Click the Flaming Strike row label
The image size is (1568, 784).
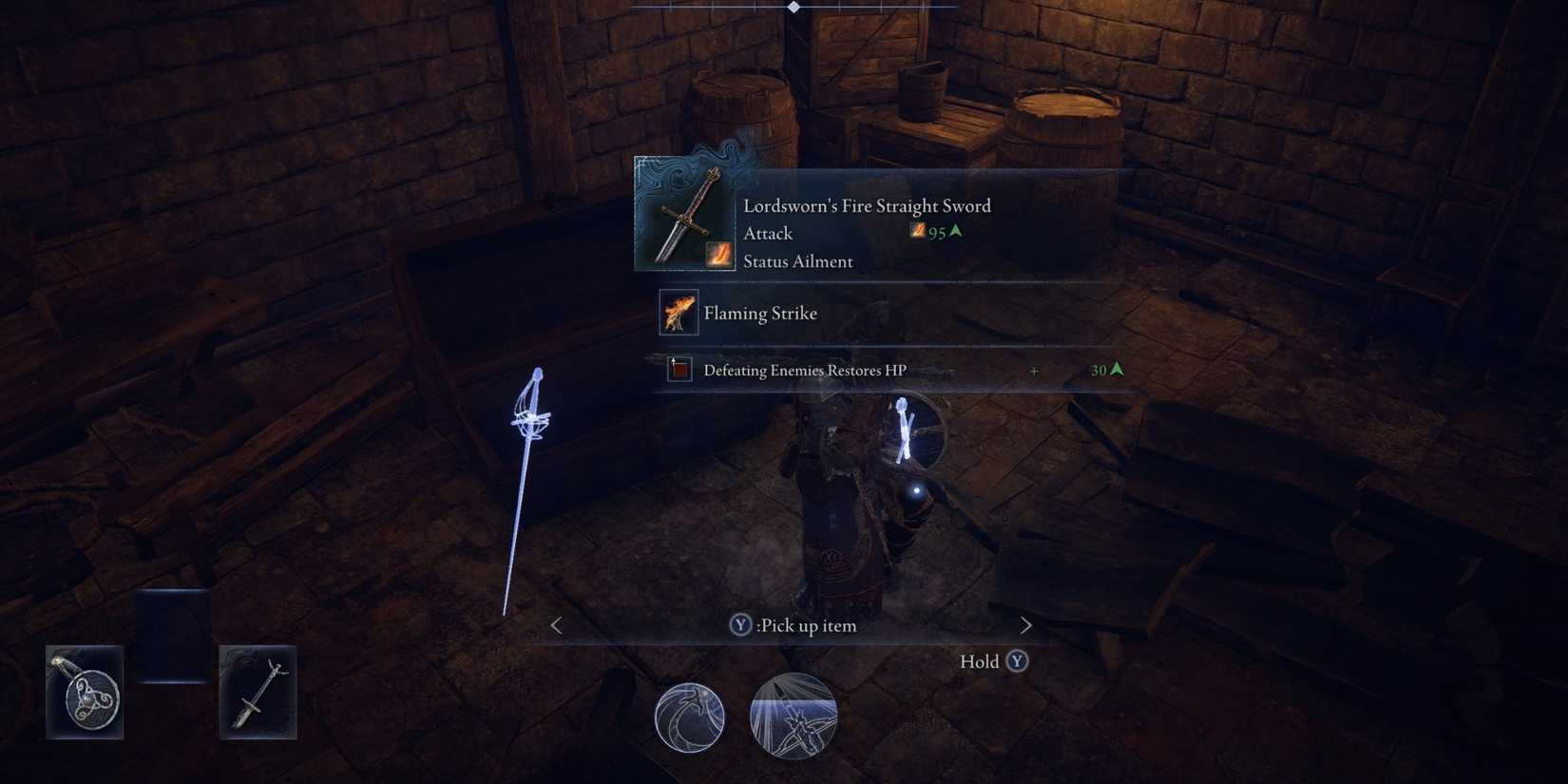pyautogui.click(x=759, y=313)
